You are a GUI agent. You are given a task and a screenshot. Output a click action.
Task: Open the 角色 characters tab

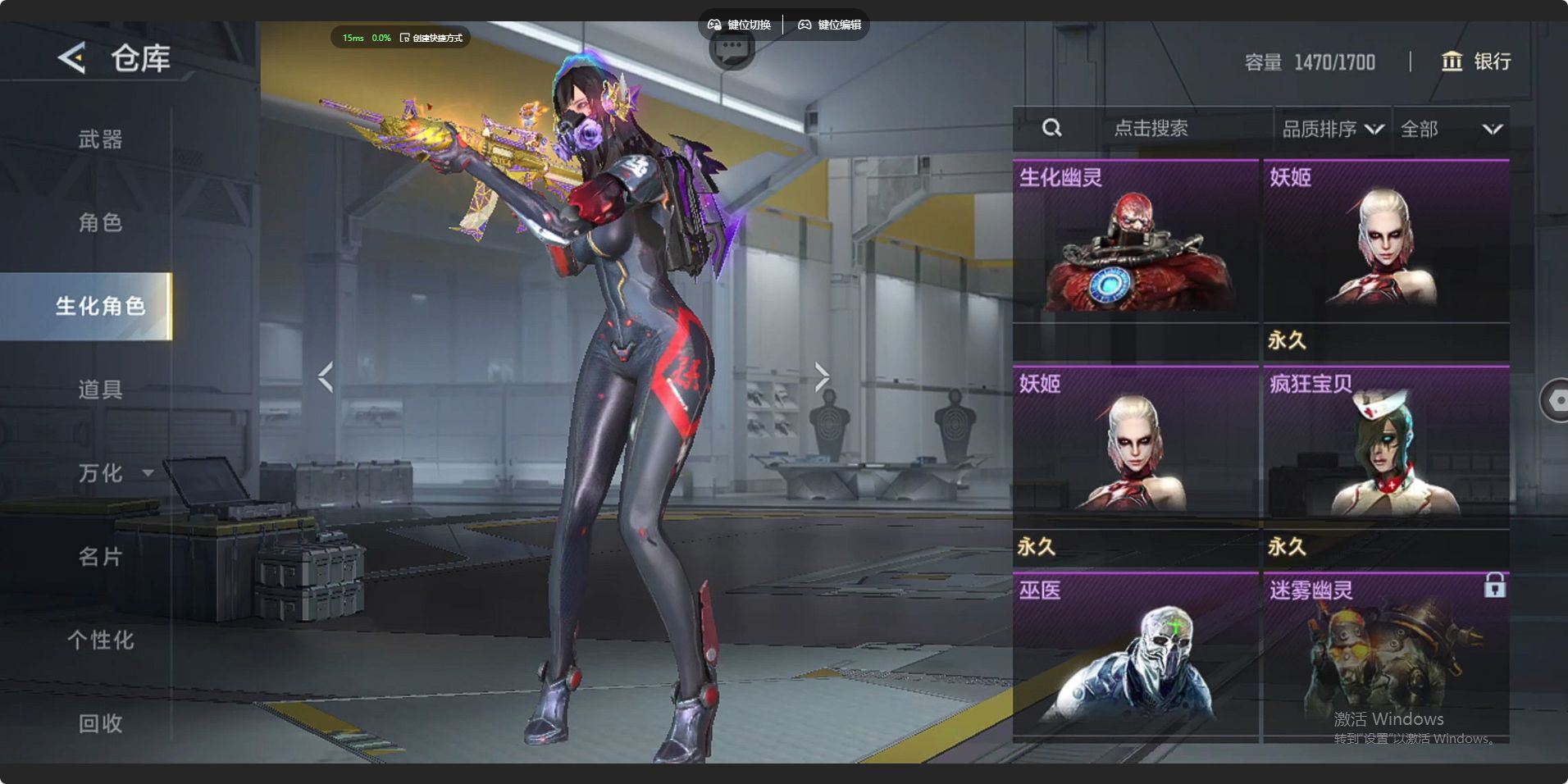(100, 222)
